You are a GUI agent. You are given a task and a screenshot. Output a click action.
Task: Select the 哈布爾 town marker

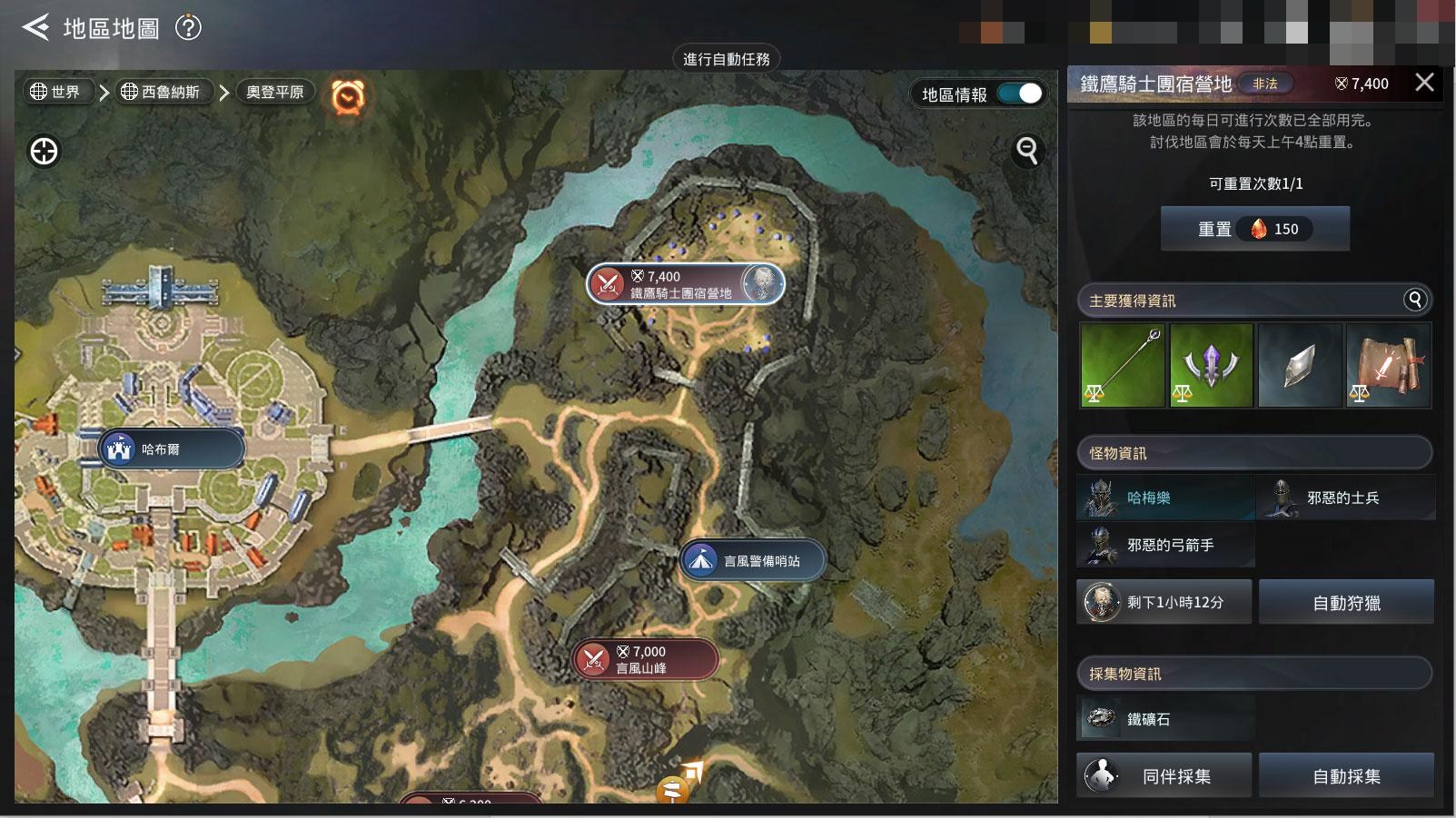coord(171,449)
